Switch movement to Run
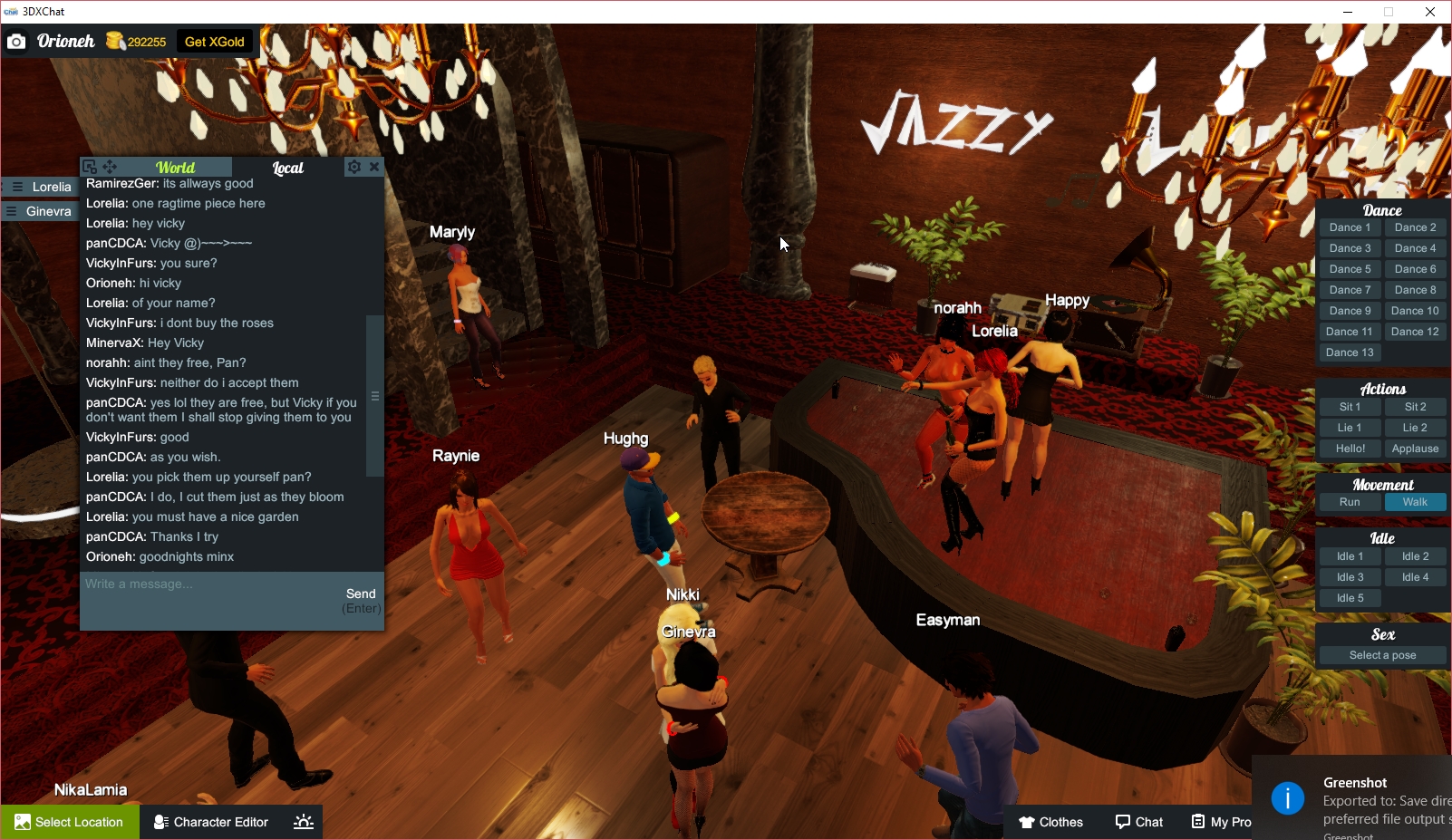The image size is (1452, 840). (x=1350, y=501)
